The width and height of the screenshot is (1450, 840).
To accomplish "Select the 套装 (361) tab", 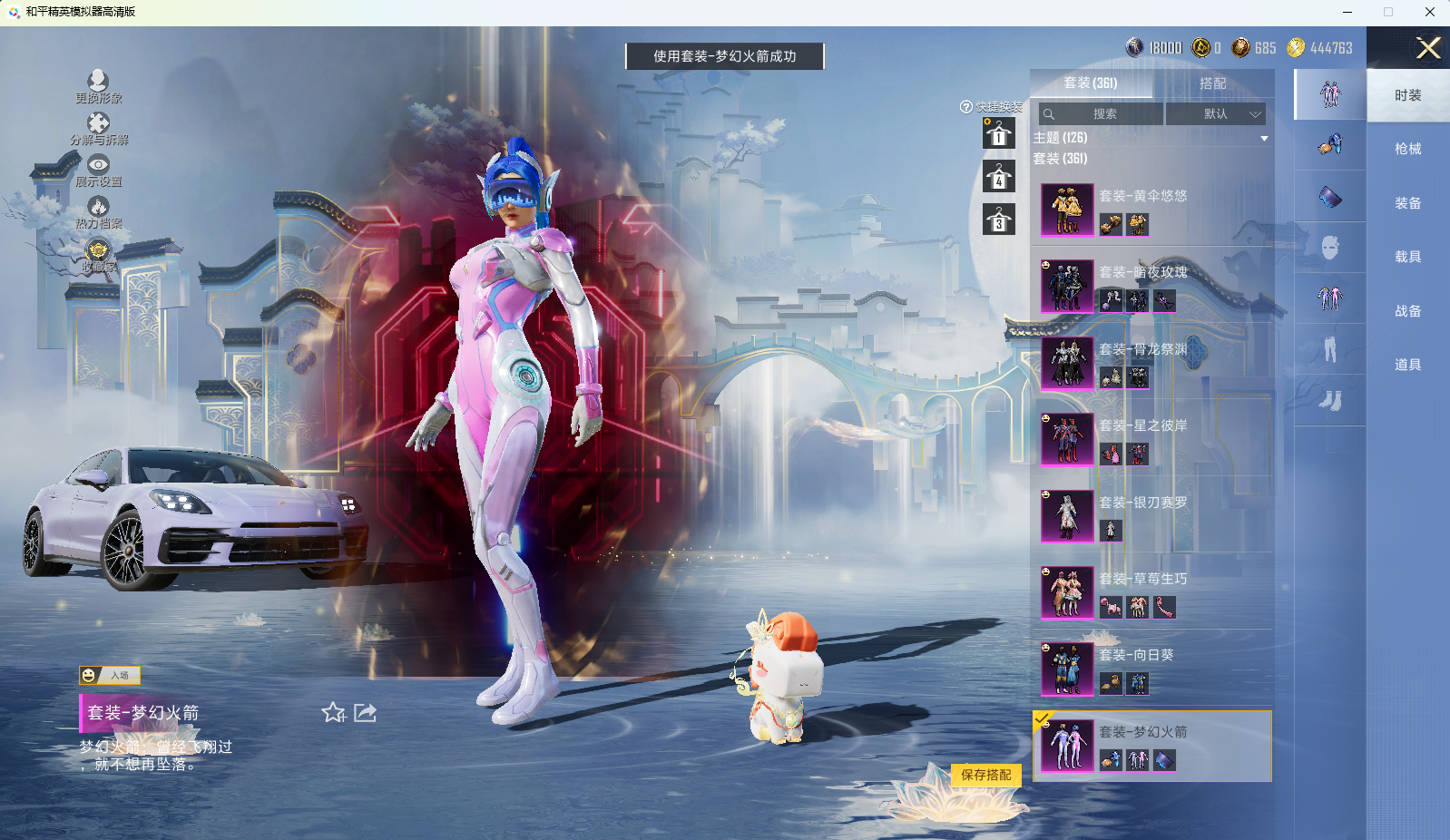I will (x=1091, y=83).
